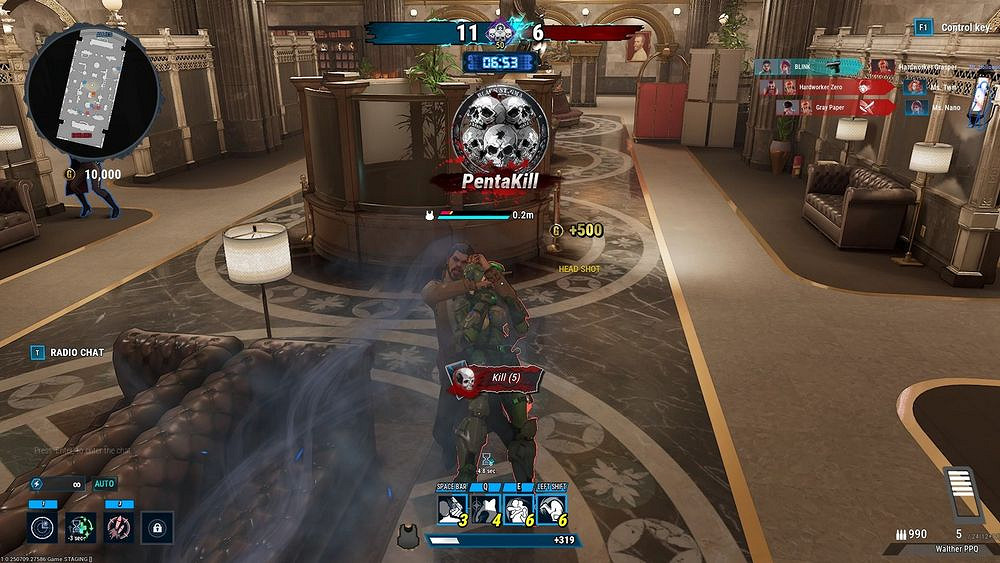
Task: Use the Q cloaked figure skill
Action: click(485, 509)
